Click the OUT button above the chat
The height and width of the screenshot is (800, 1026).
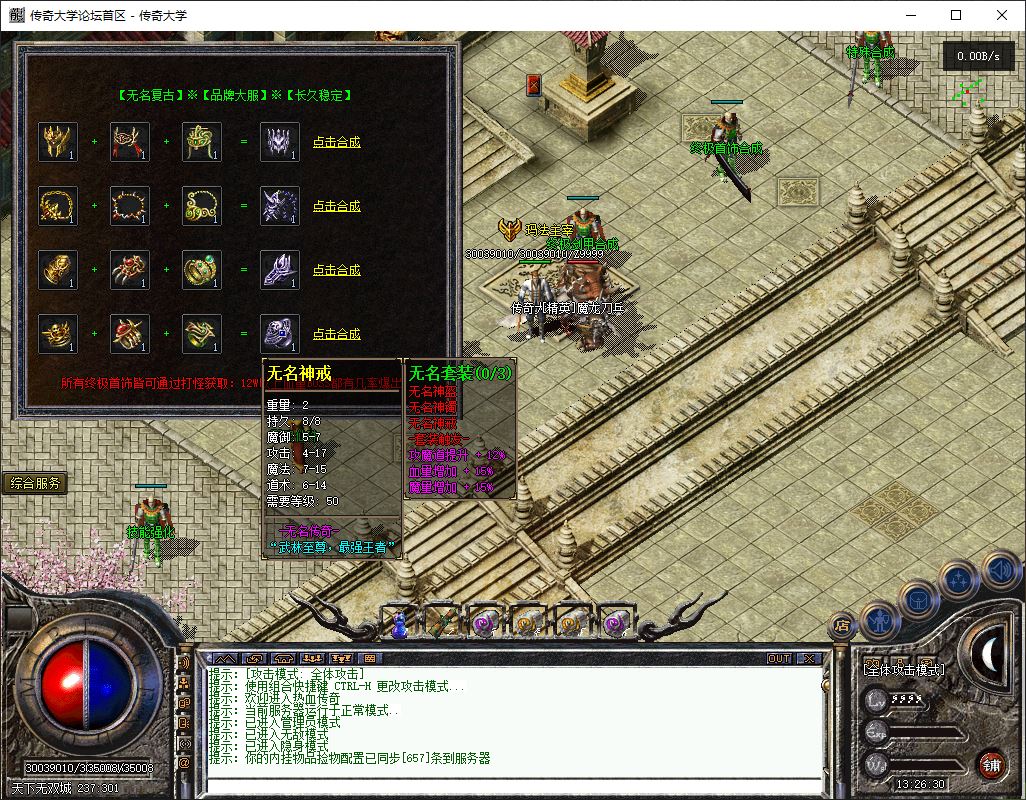click(x=779, y=659)
